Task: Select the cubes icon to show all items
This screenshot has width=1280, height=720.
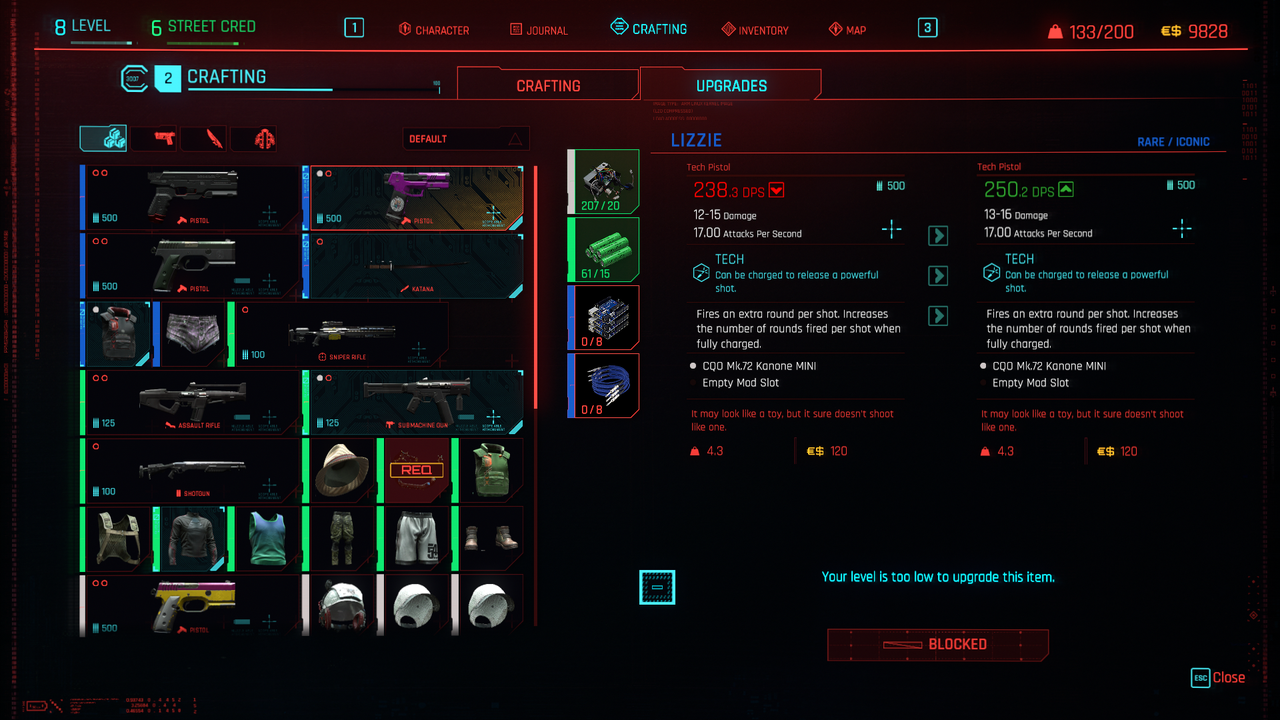Action: pyautogui.click(x=102, y=138)
